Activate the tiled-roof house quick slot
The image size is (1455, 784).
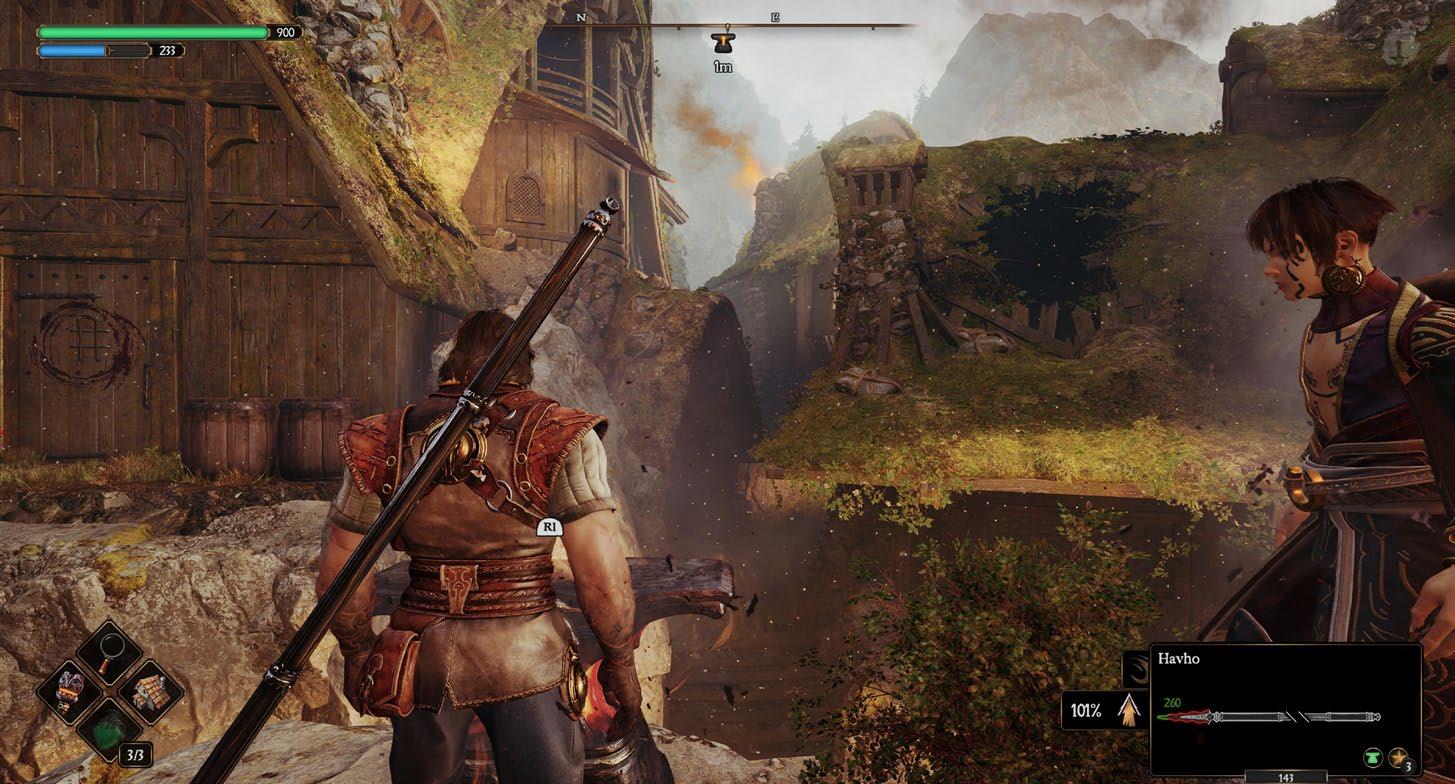click(x=152, y=690)
